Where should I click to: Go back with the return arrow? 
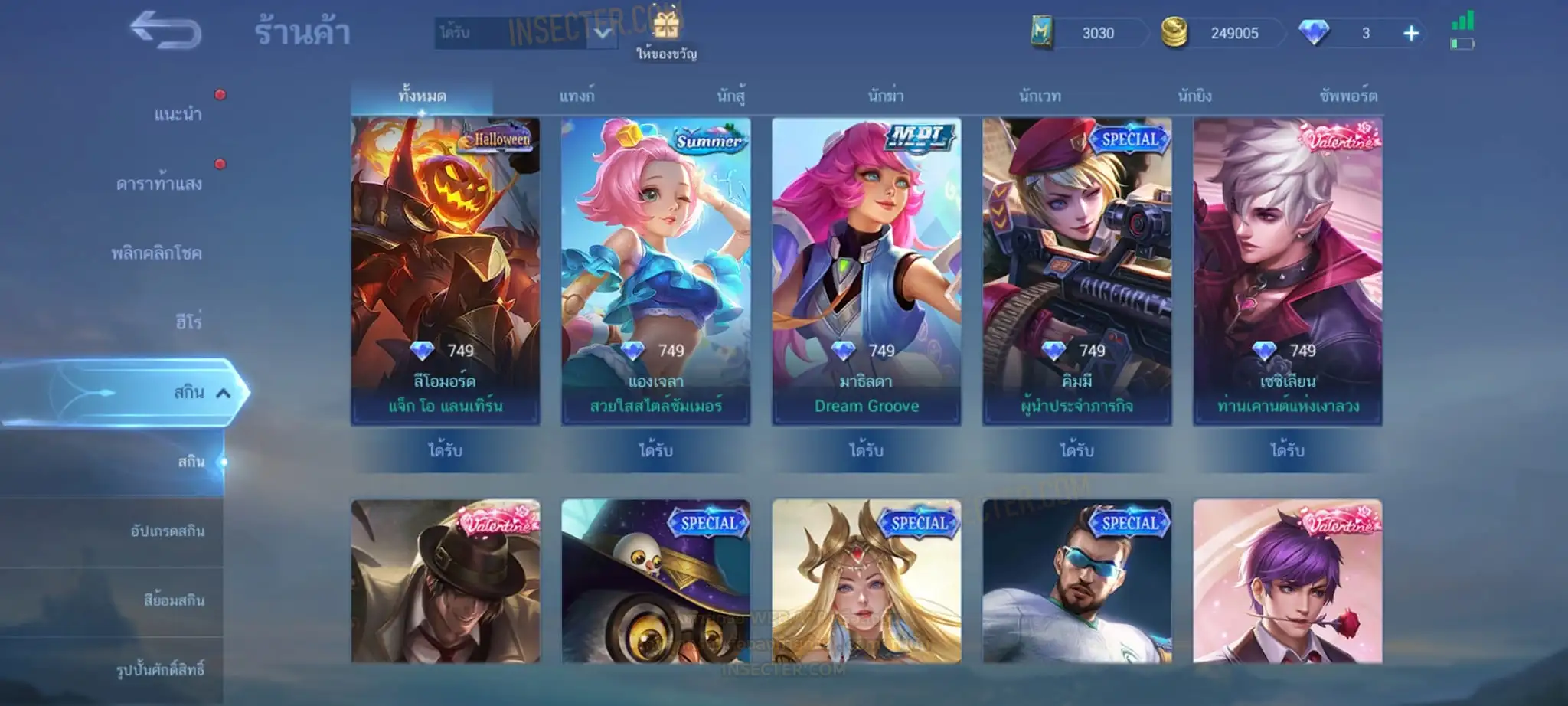tap(165, 32)
